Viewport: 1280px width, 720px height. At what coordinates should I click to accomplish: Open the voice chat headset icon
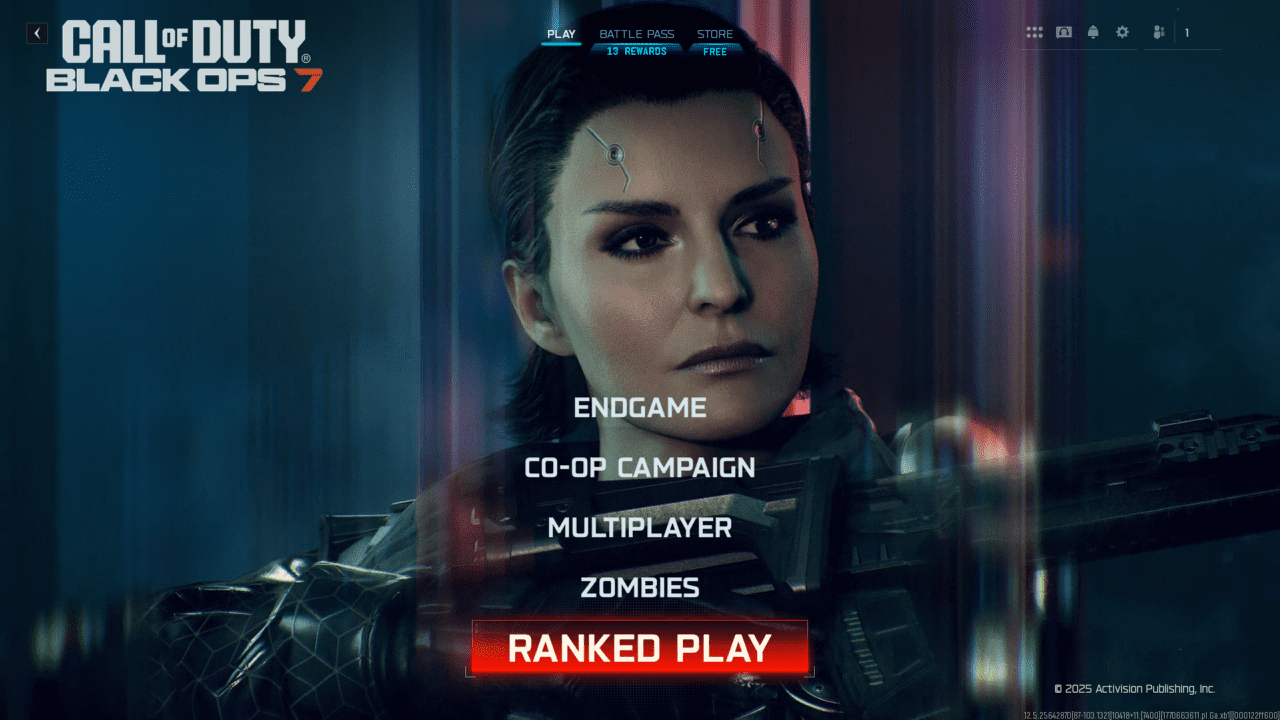coord(1063,32)
